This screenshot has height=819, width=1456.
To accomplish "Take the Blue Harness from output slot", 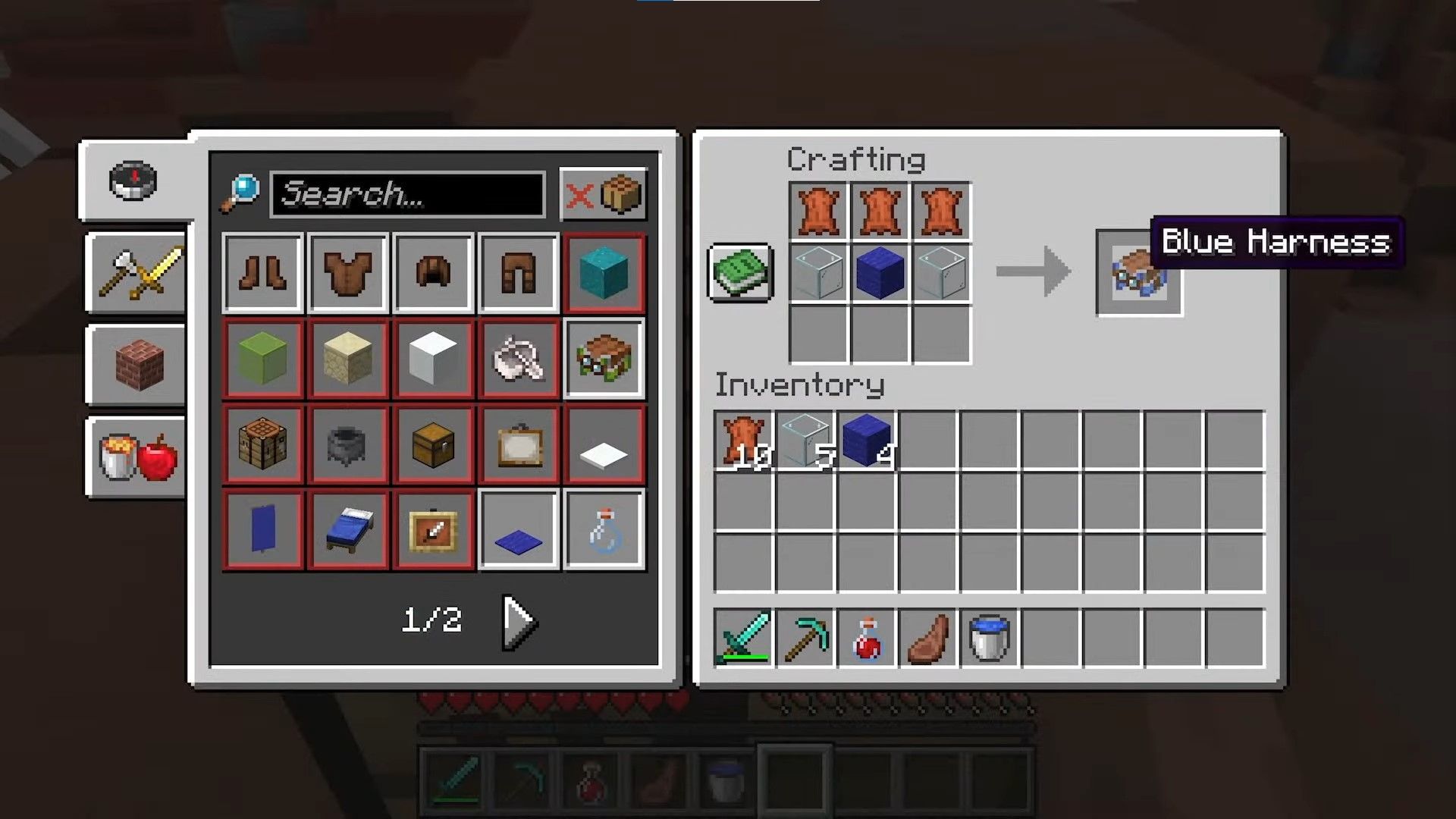I will click(1138, 273).
